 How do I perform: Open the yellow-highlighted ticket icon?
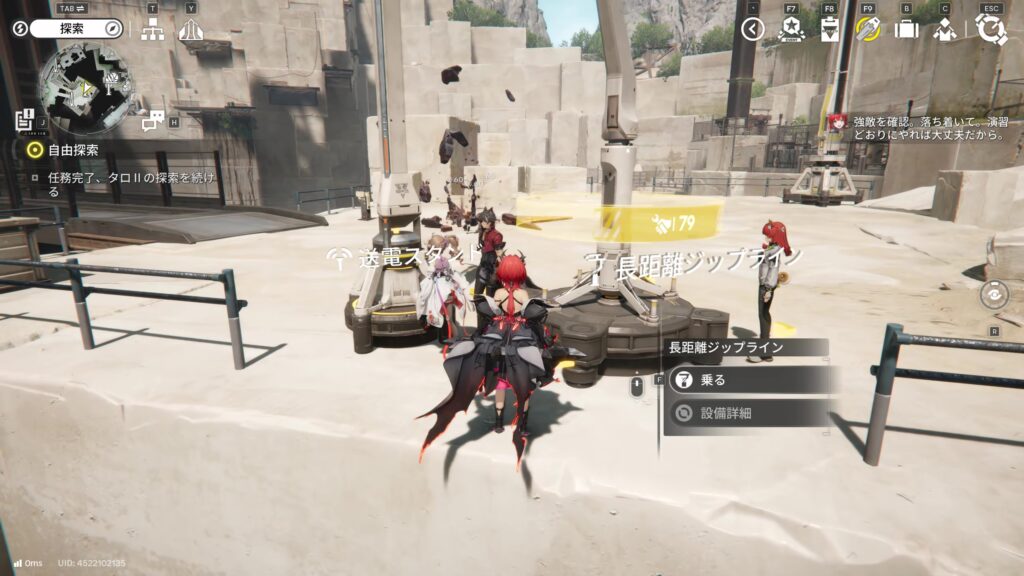point(868,29)
